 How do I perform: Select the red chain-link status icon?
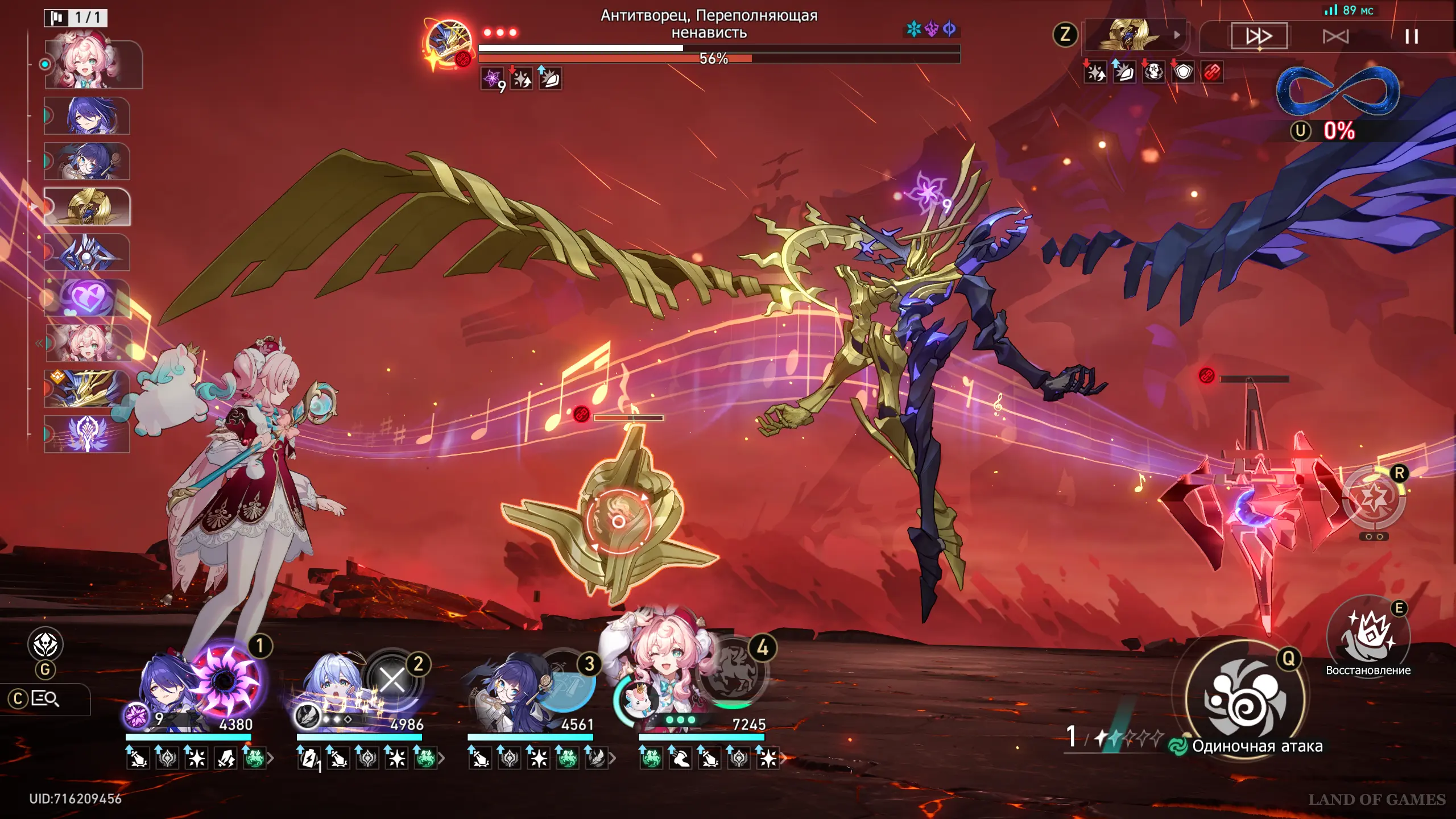pyautogui.click(x=1212, y=73)
